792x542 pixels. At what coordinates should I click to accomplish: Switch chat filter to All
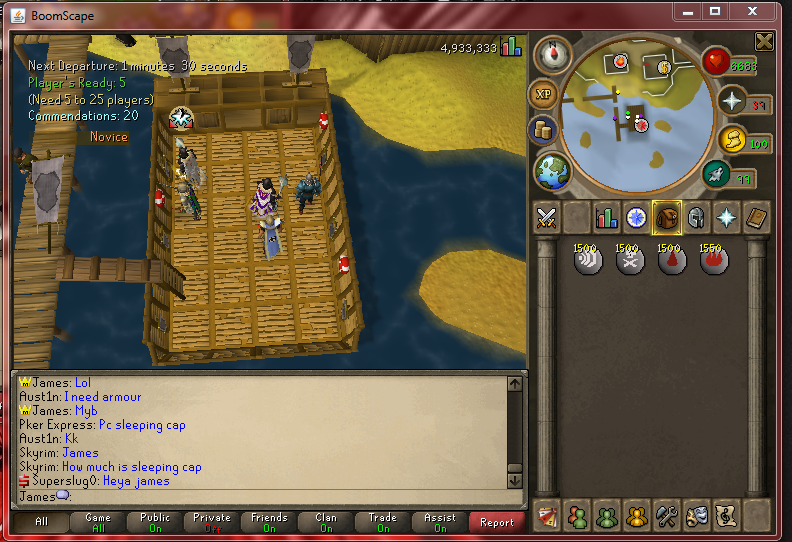[41, 522]
